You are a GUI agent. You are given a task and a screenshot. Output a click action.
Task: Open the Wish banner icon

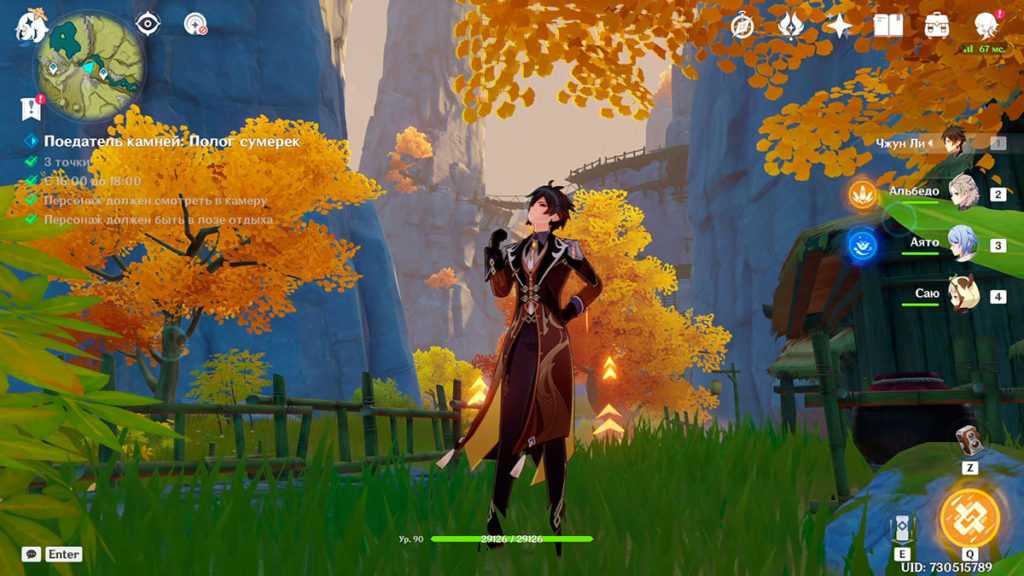[x=792, y=26]
